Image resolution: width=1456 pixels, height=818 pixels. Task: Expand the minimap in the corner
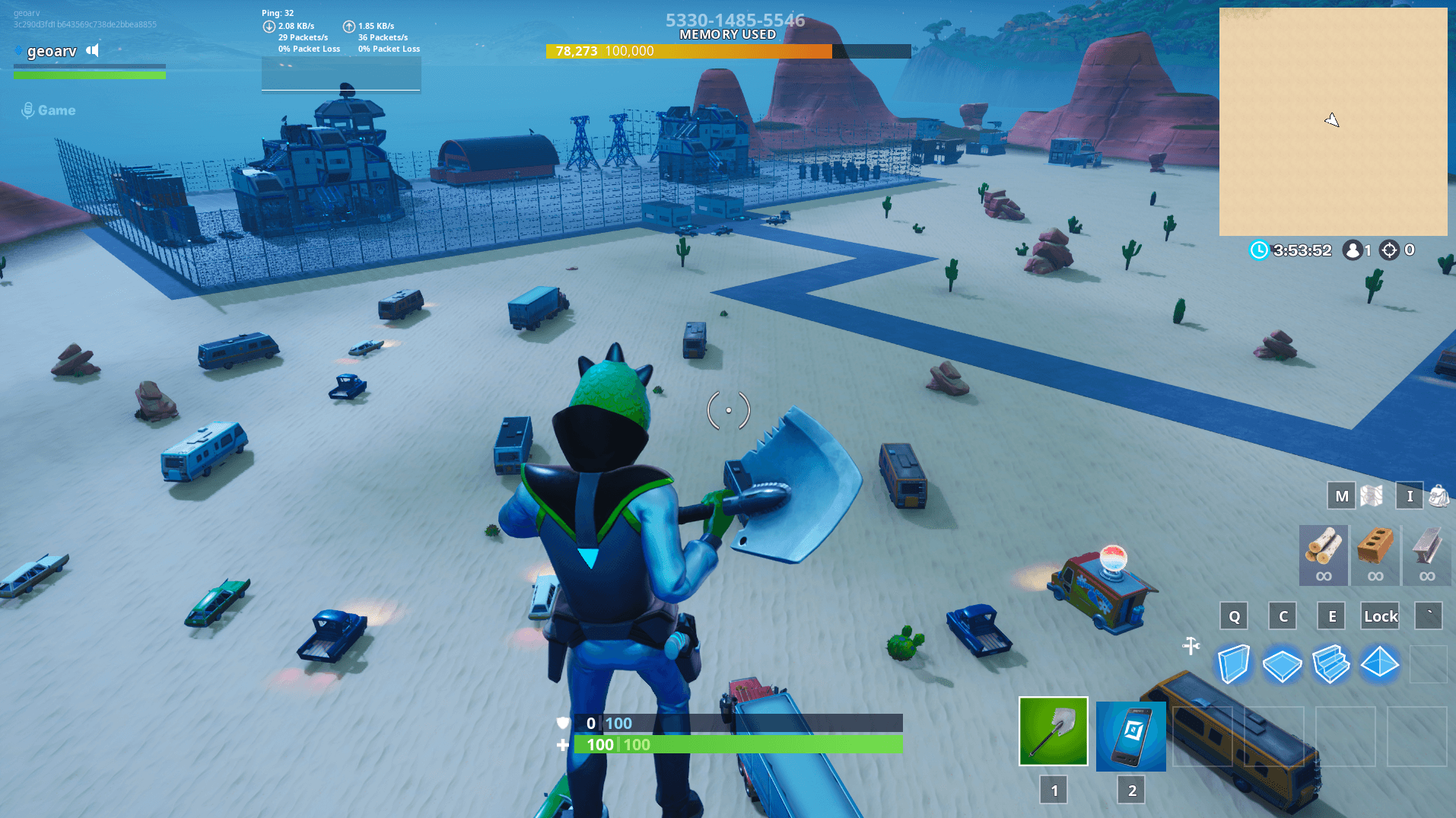pos(1333,120)
